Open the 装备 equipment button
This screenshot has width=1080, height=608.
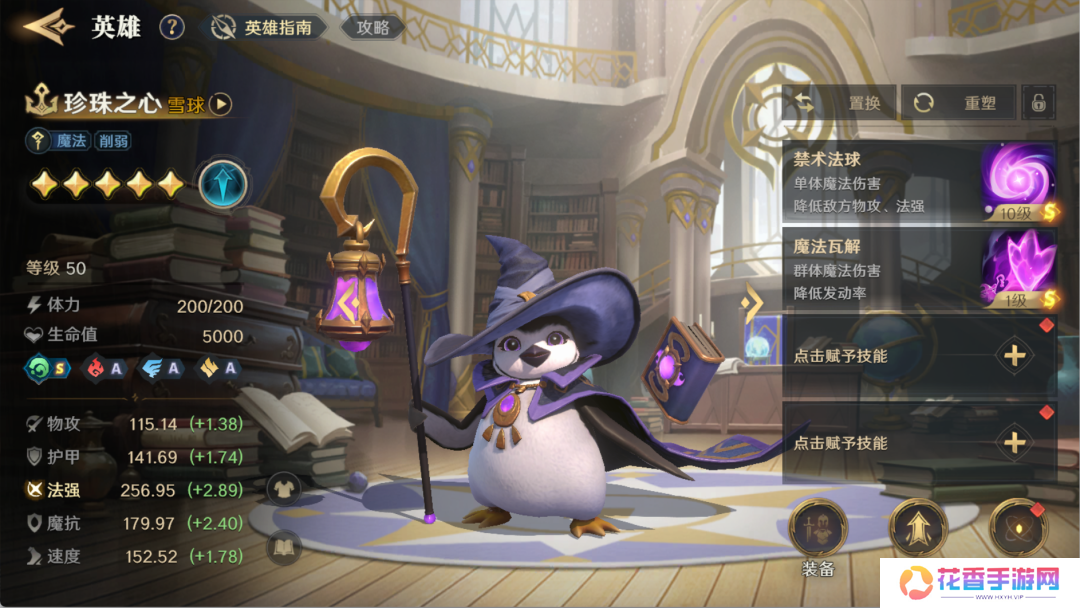818,529
